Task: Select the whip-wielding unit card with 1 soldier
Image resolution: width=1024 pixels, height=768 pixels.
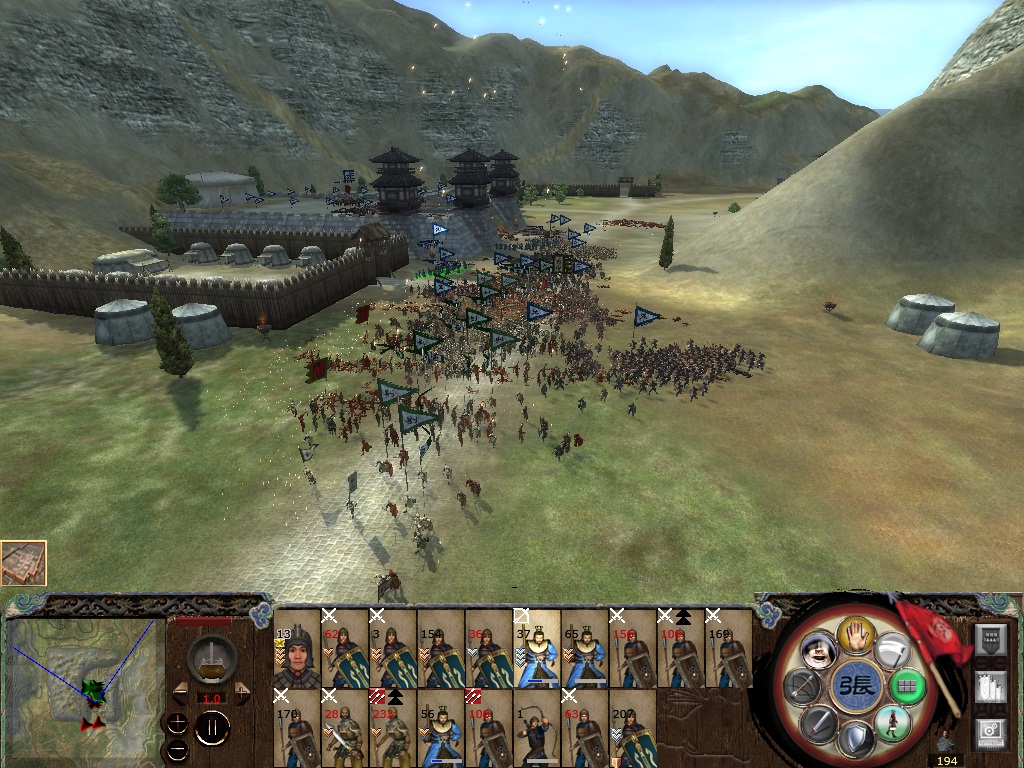Action: 536,729
